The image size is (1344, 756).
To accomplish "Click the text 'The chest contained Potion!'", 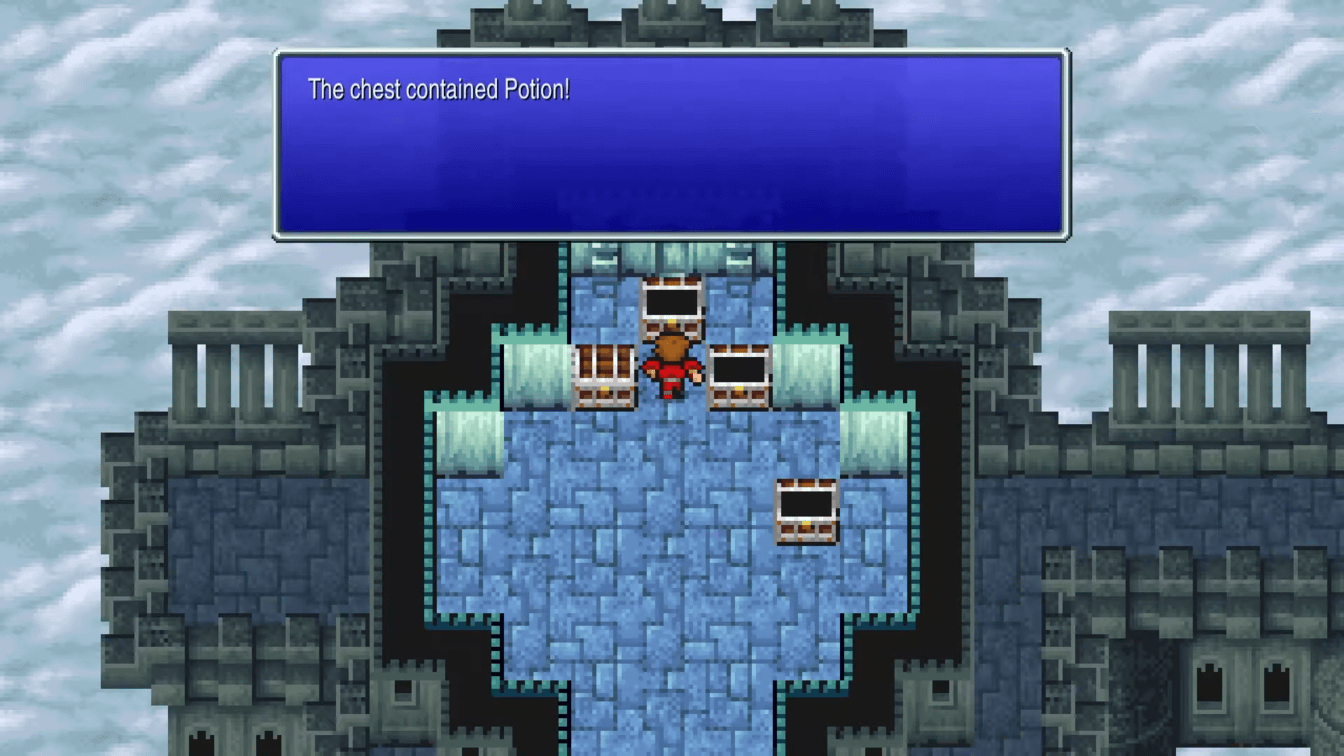I will (x=442, y=89).
